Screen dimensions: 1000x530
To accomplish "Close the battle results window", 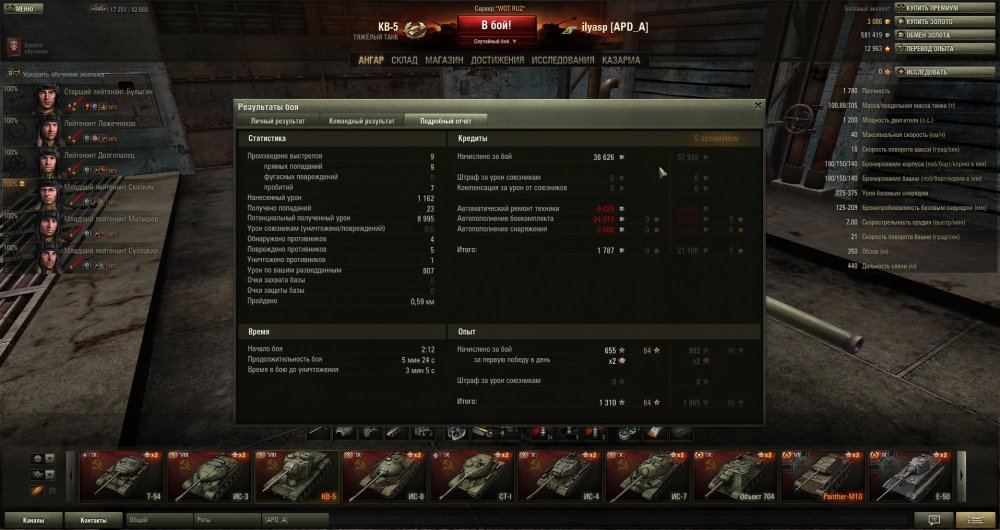I will click(x=757, y=104).
